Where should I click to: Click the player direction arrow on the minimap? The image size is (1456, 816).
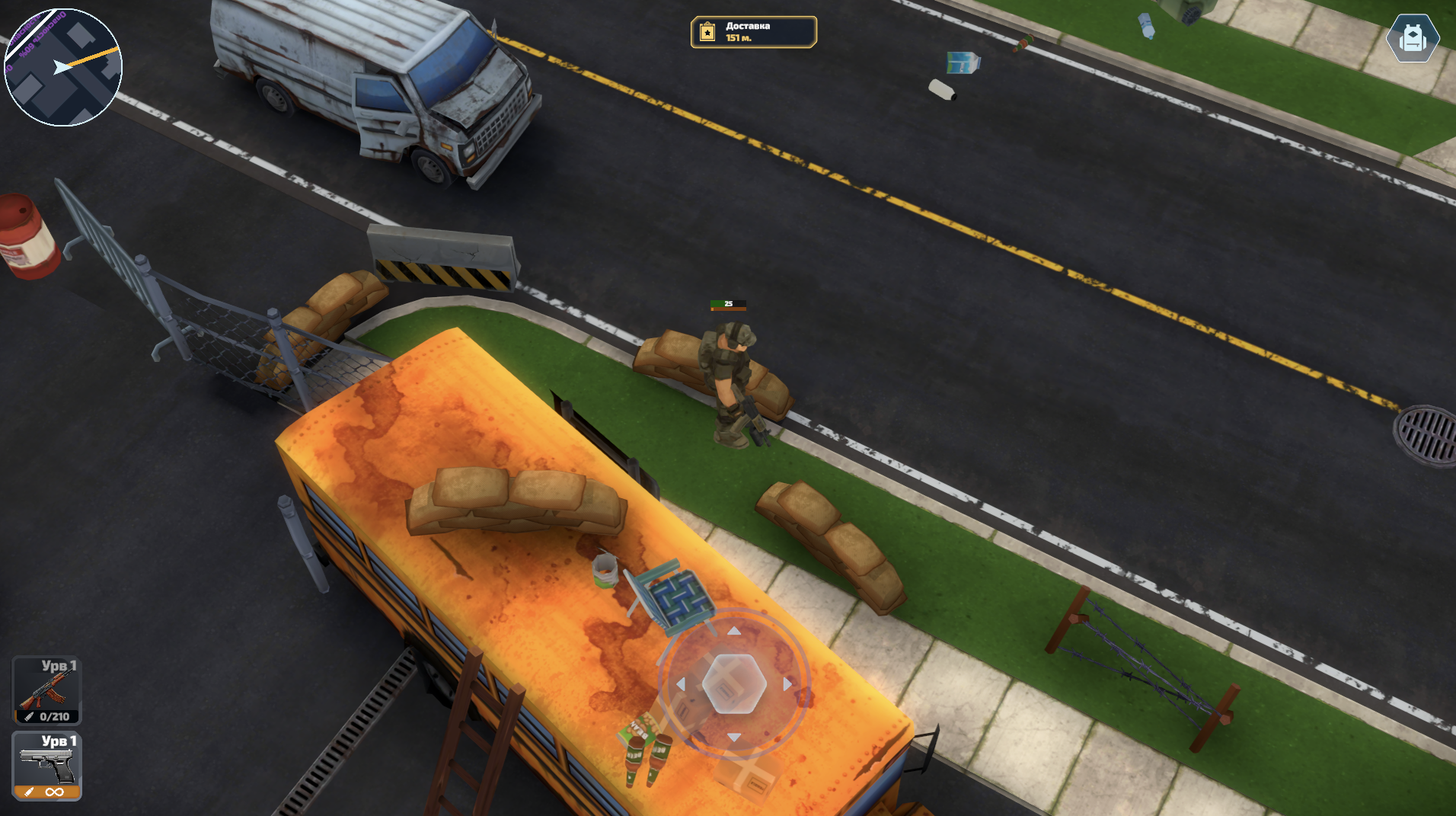(x=61, y=68)
